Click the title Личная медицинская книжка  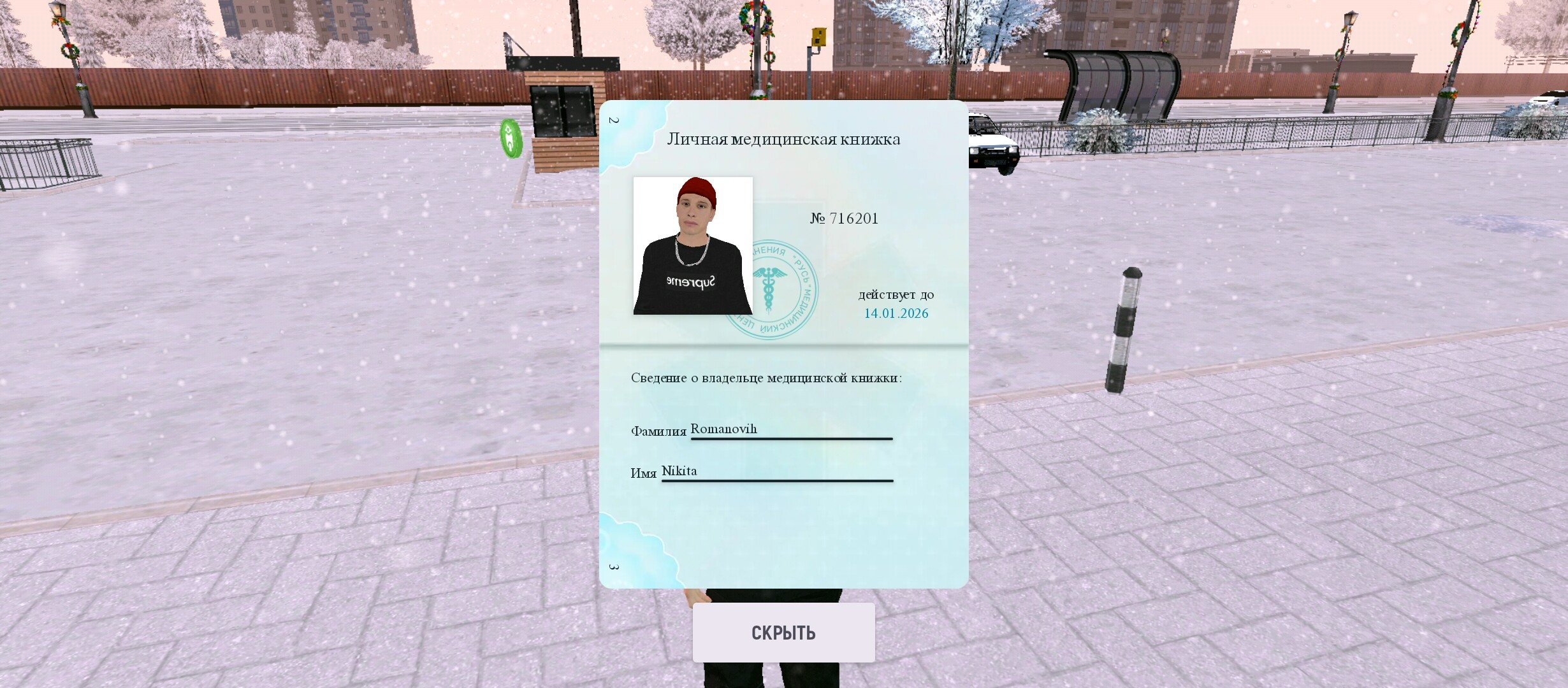pyautogui.click(x=785, y=139)
